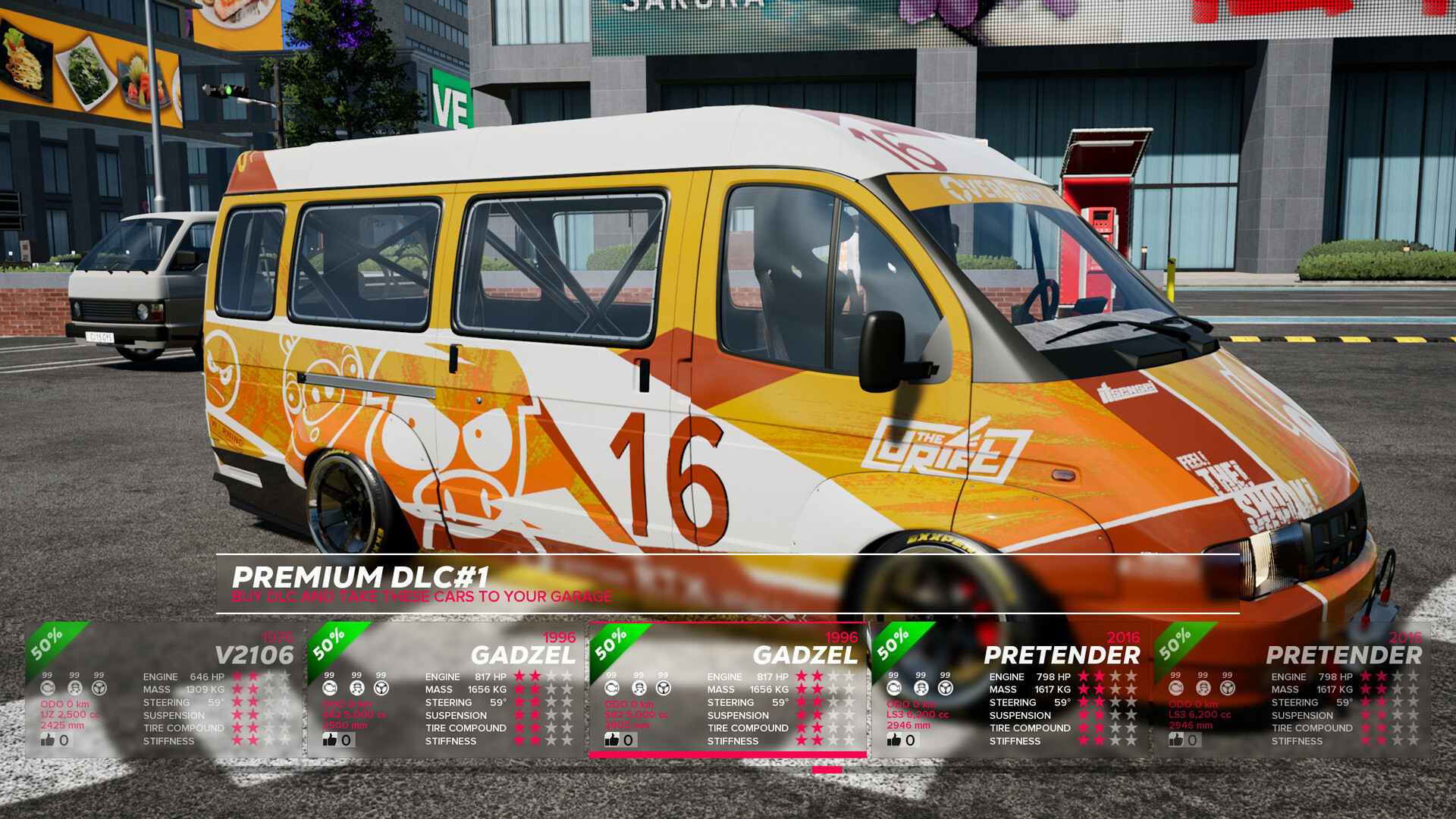Toggle the thumbs-up like on the selected GADZEL card
The height and width of the screenshot is (819, 1456).
click(x=613, y=739)
